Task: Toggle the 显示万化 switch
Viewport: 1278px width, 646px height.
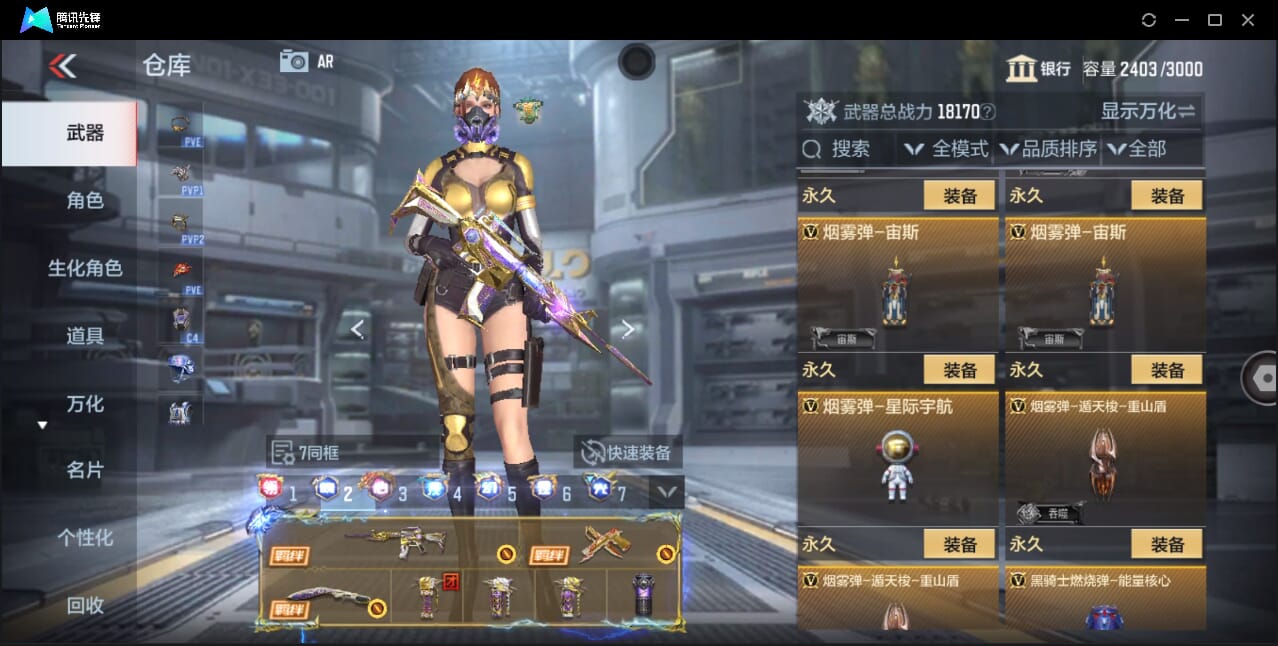Action: pos(1148,111)
